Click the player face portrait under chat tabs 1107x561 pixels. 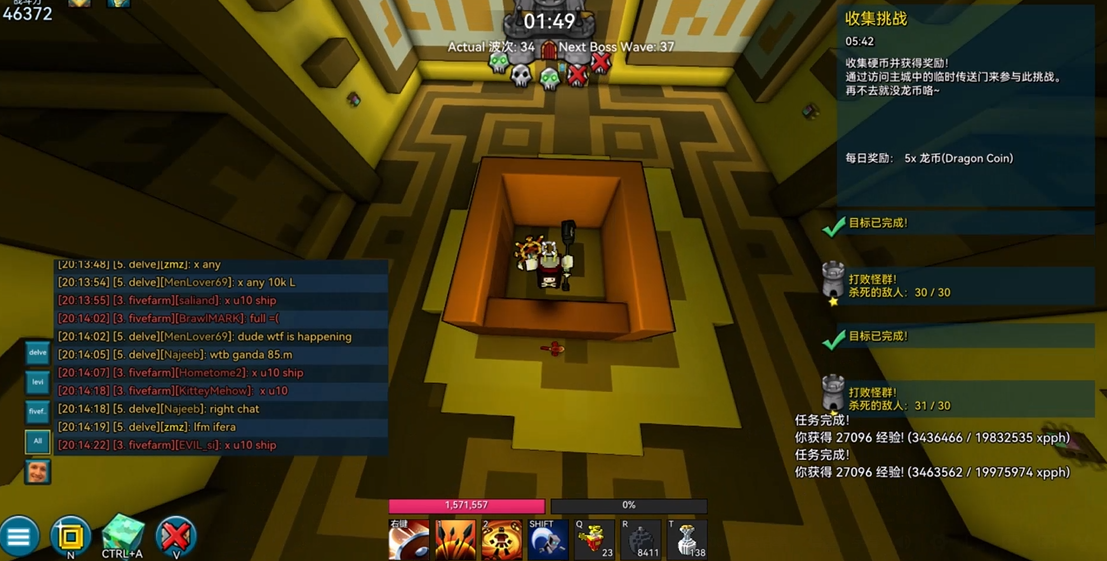point(38,471)
